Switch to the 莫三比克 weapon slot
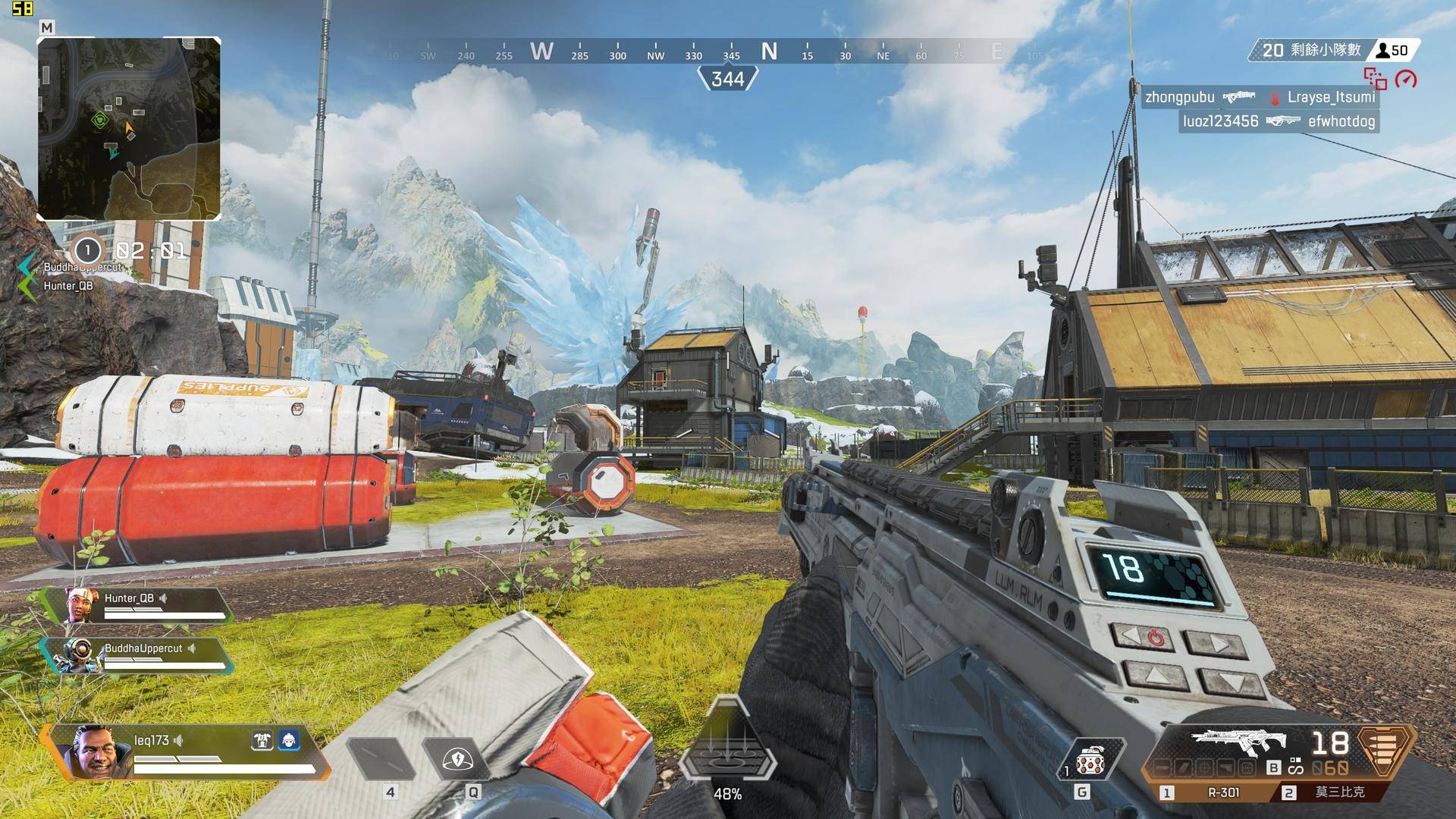Viewport: 1456px width, 819px height. point(1332,792)
